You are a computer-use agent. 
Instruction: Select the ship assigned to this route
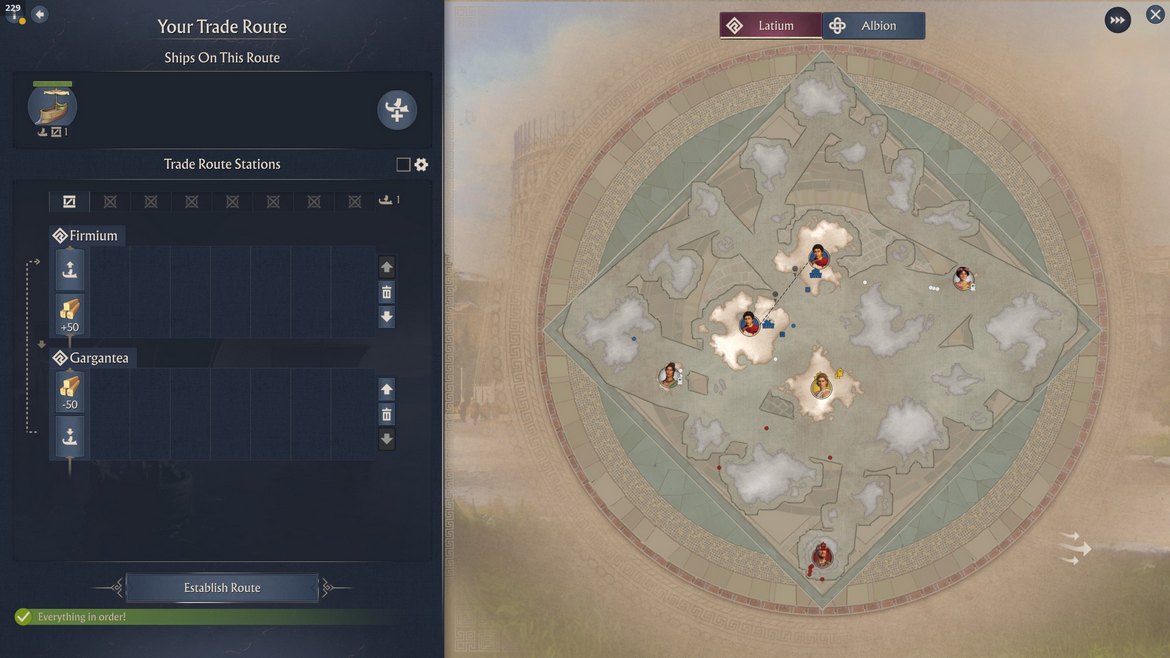point(52,107)
